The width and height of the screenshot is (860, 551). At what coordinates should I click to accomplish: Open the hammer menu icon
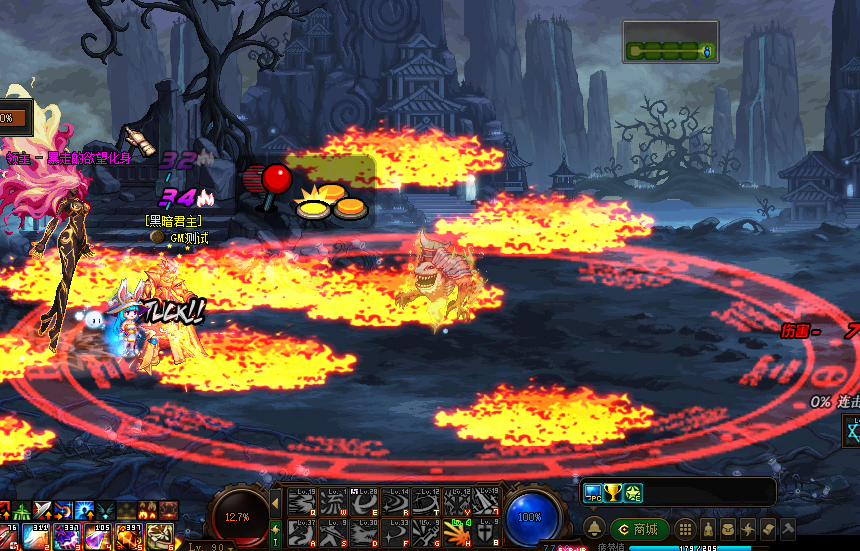click(x=788, y=529)
